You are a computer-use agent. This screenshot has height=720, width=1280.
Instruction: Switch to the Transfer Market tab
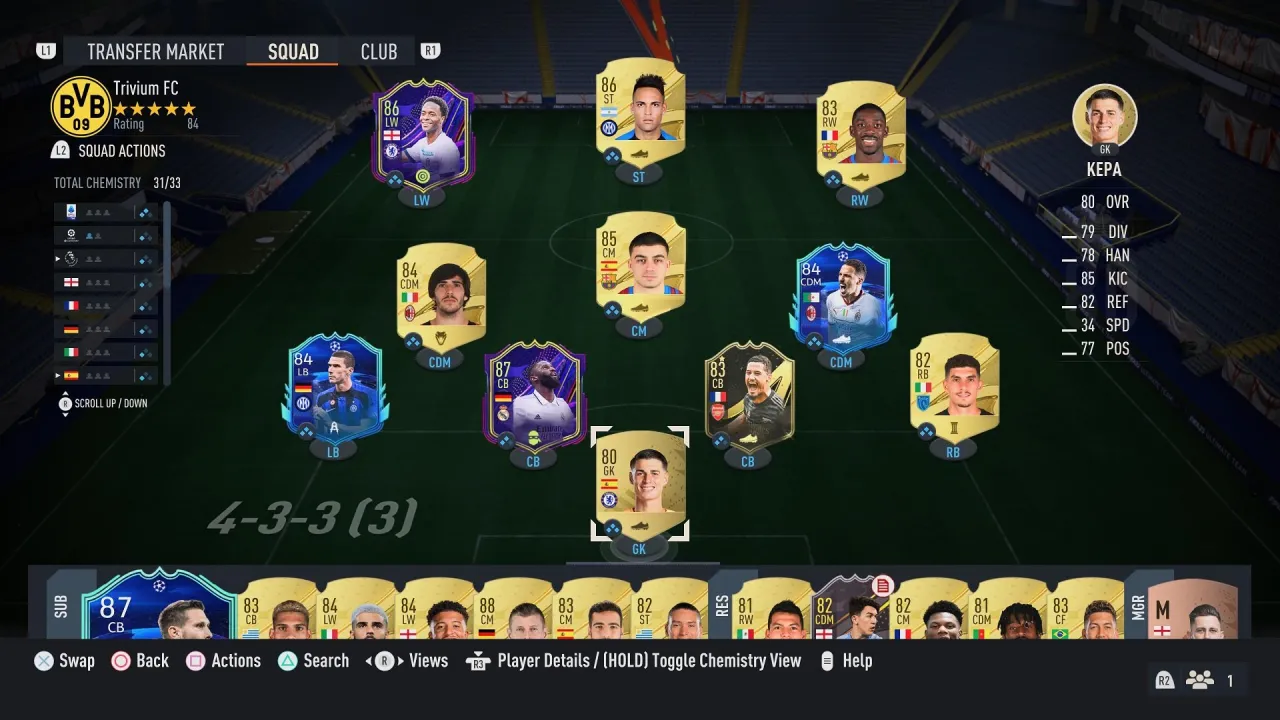154,51
